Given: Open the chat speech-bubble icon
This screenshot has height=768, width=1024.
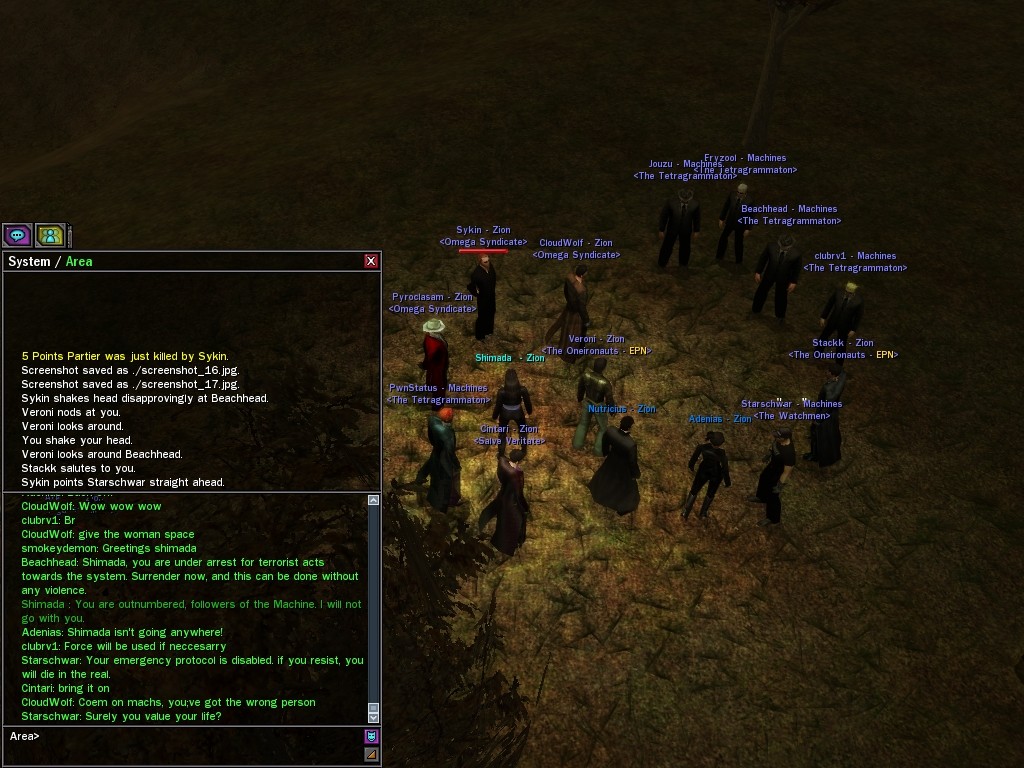Looking at the screenshot, I should click(x=18, y=235).
